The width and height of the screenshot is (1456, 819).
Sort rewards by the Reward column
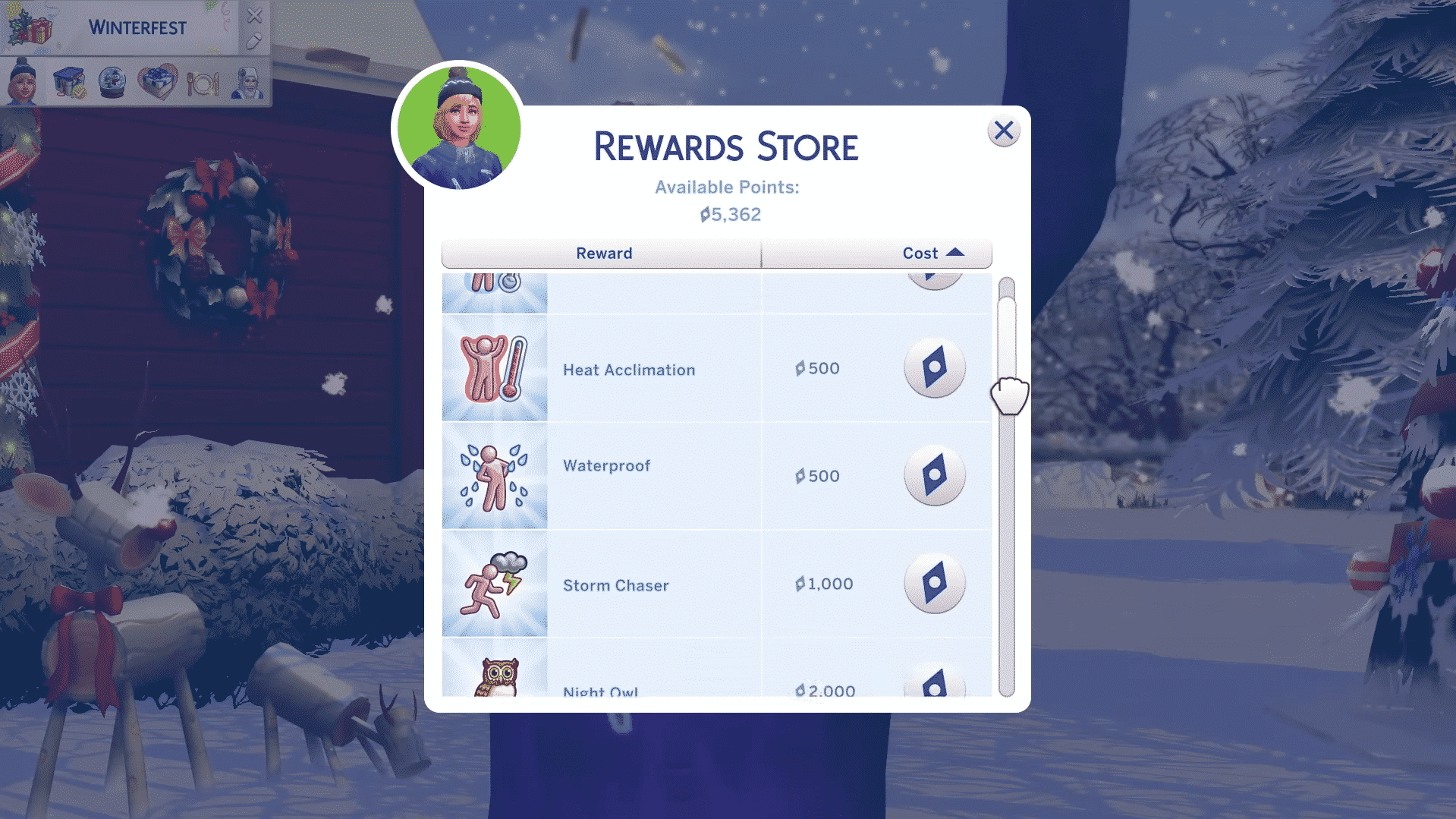pos(603,254)
